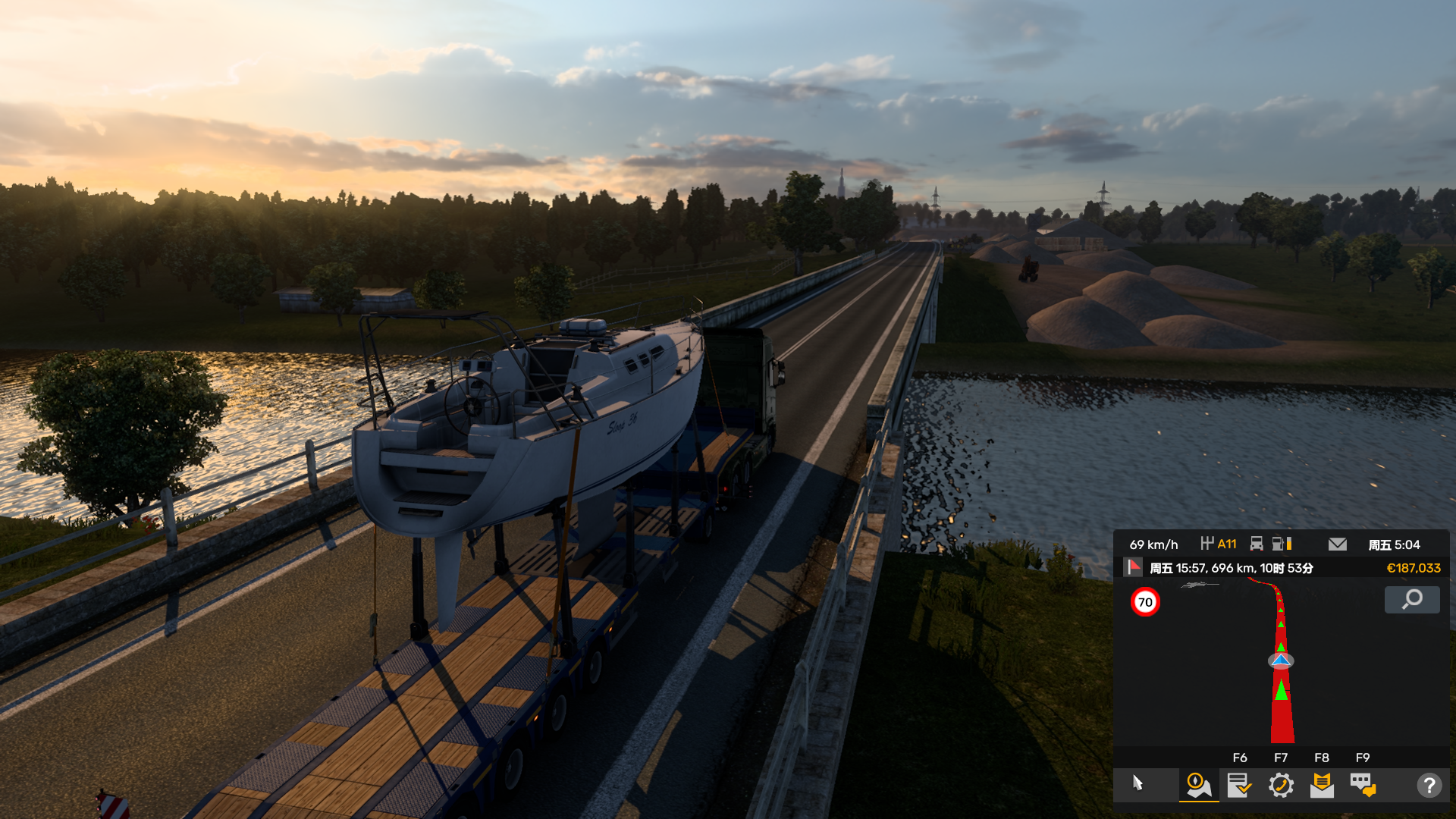Open the road assistance phone-gear tab

pos(1281,785)
